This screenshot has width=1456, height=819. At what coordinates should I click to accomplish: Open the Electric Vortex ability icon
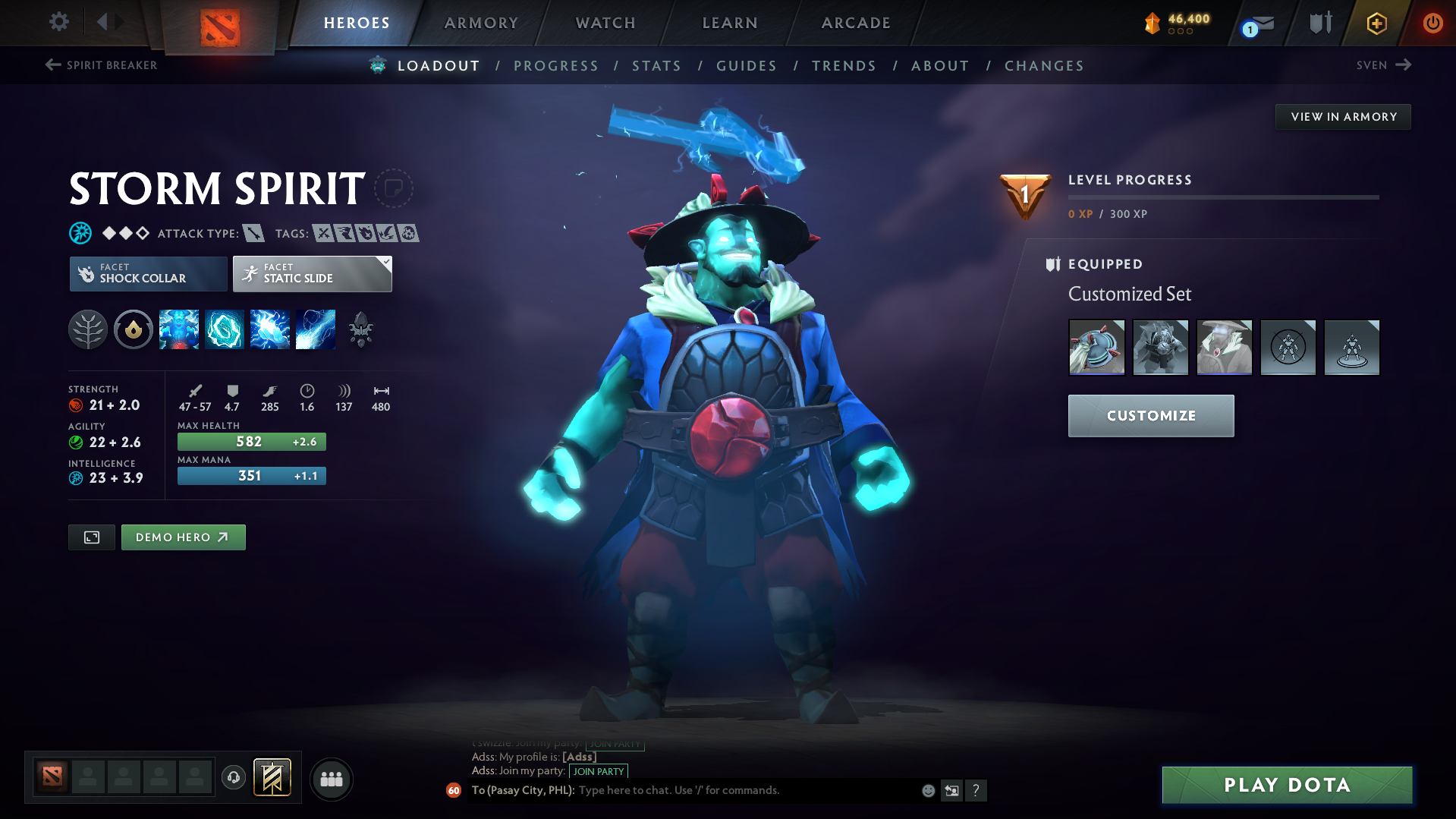[224, 329]
